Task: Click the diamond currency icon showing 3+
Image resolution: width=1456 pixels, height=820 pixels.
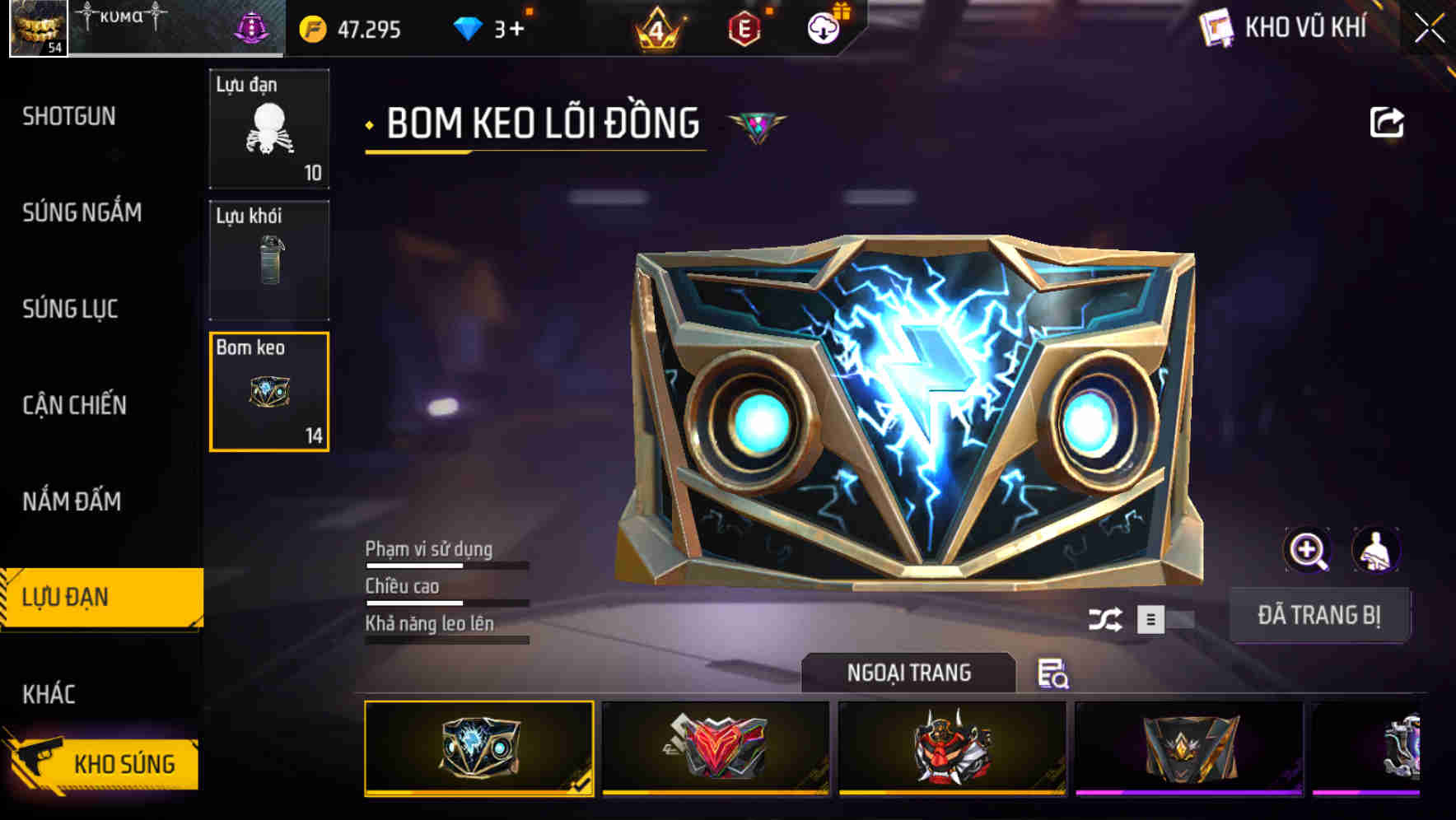Action: tap(469, 27)
